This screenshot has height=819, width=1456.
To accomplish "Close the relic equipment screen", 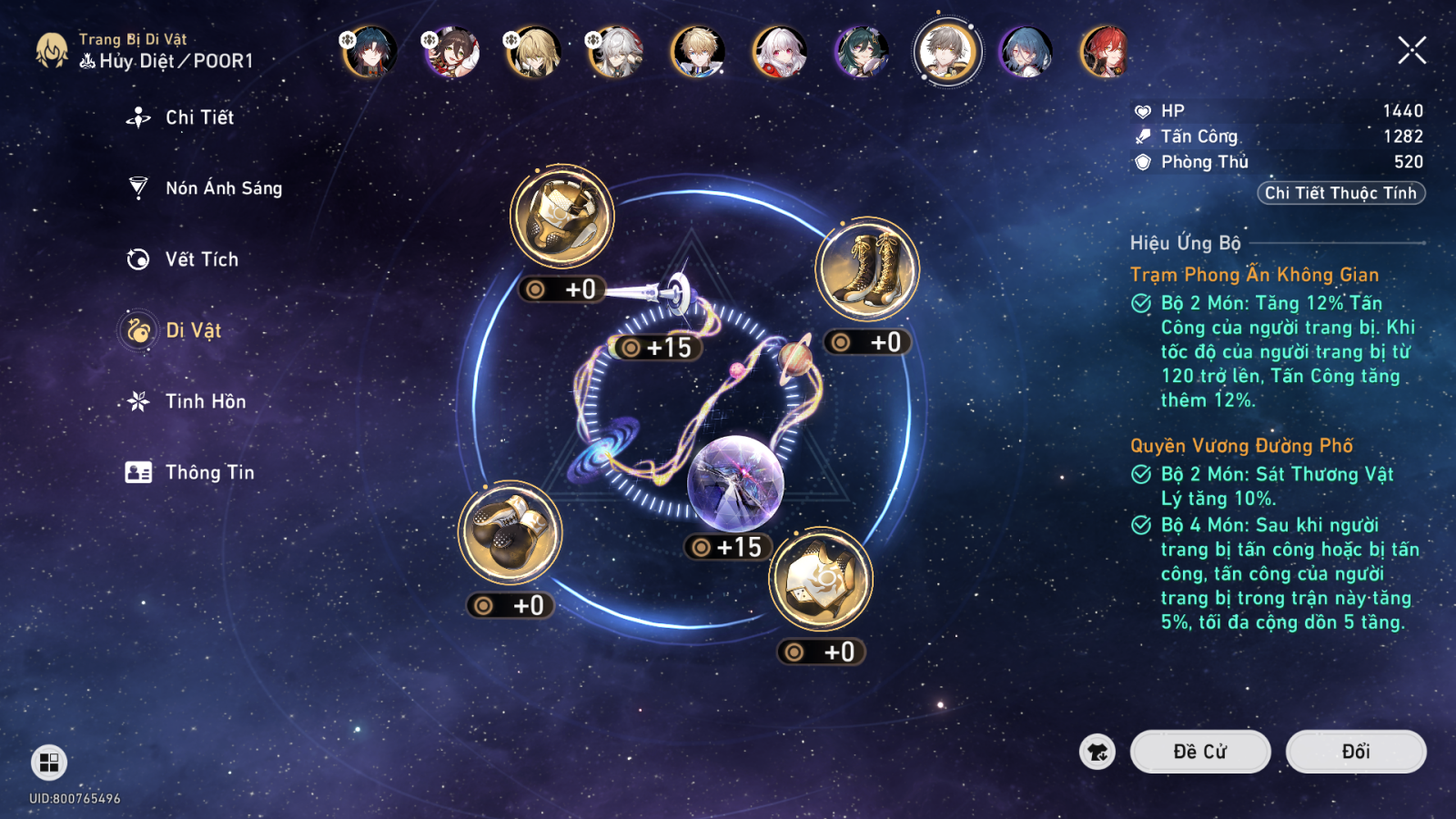I will click(x=1411, y=50).
